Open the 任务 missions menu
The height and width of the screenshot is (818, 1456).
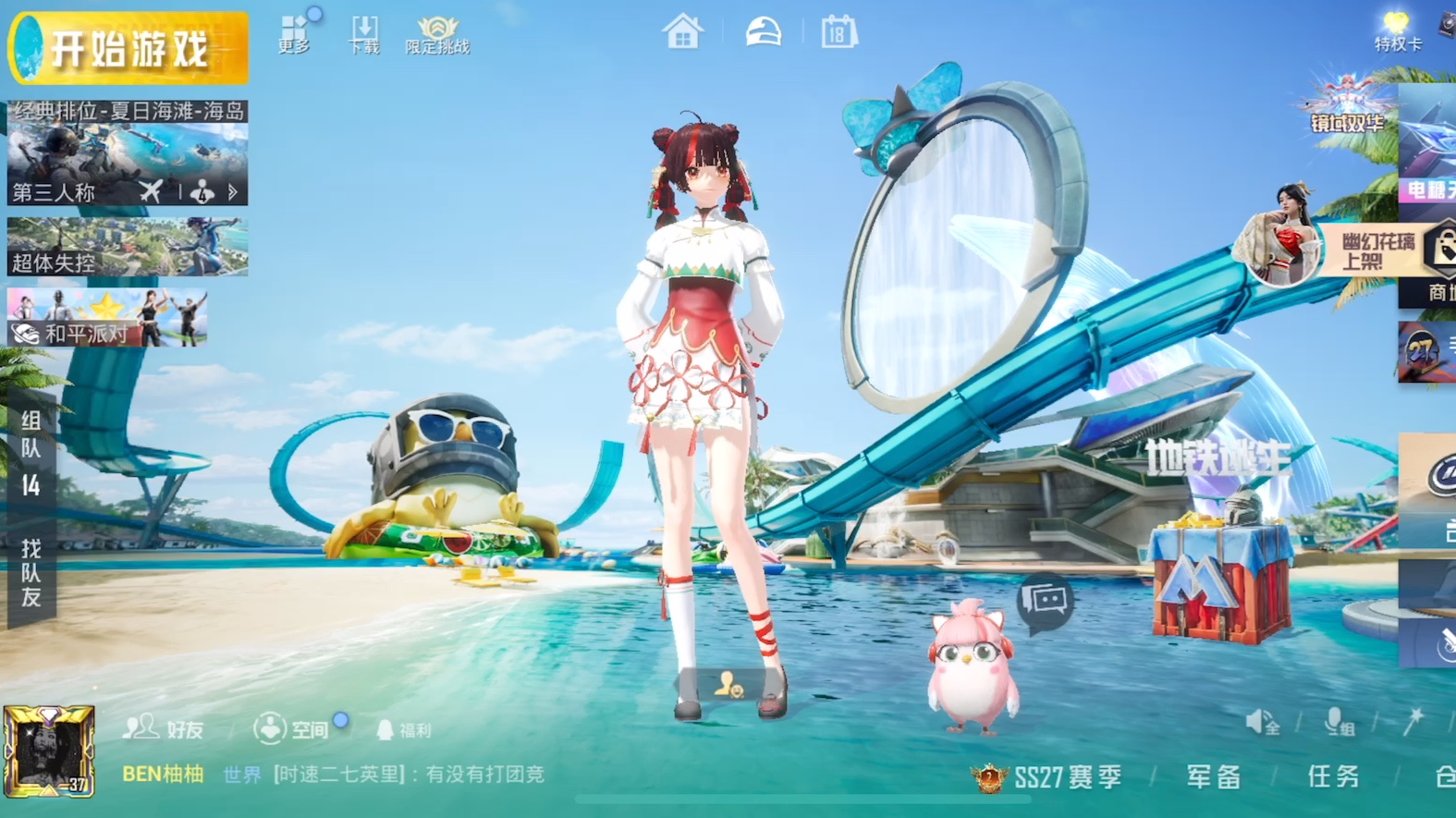tap(1333, 776)
